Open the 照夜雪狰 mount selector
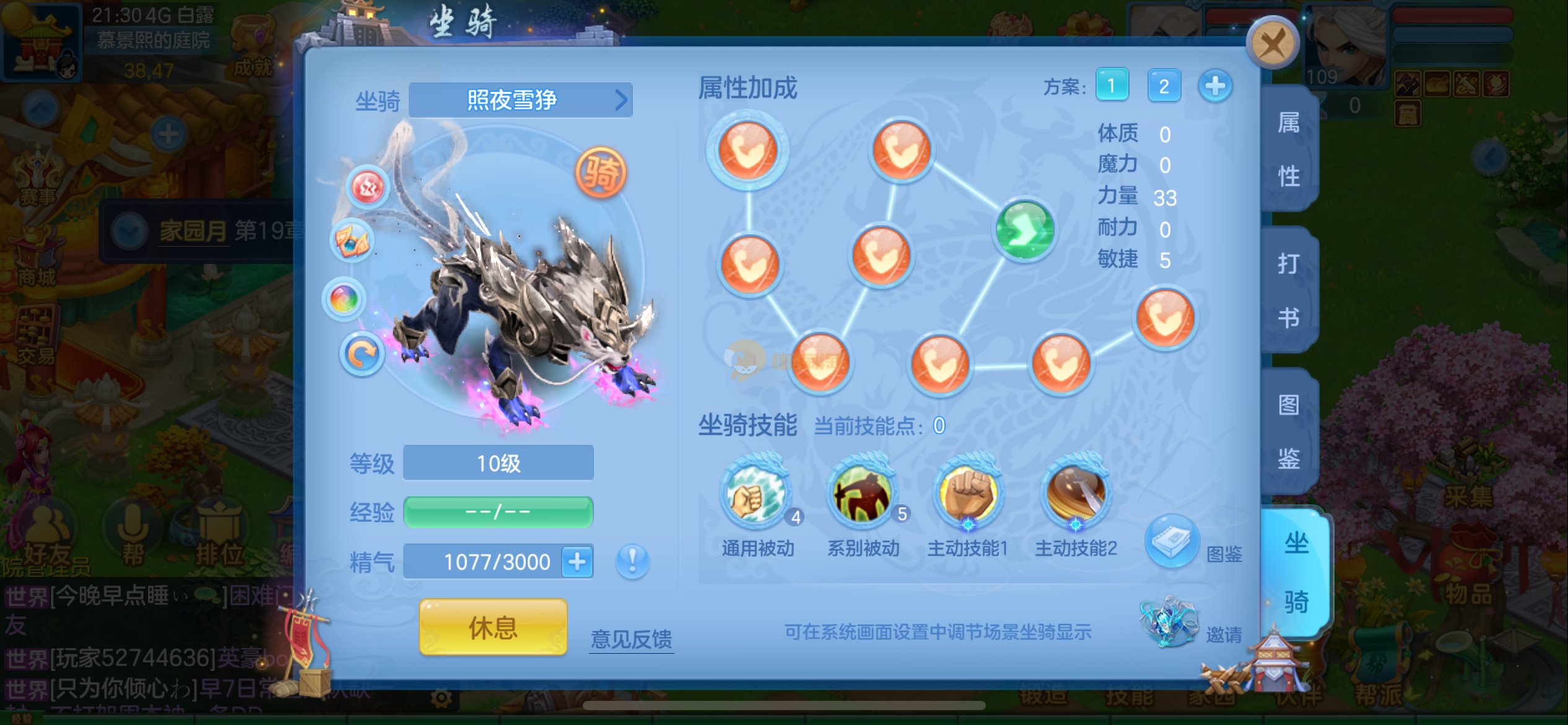This screenshot has width=1568, height=725. [x=520, y=100]
